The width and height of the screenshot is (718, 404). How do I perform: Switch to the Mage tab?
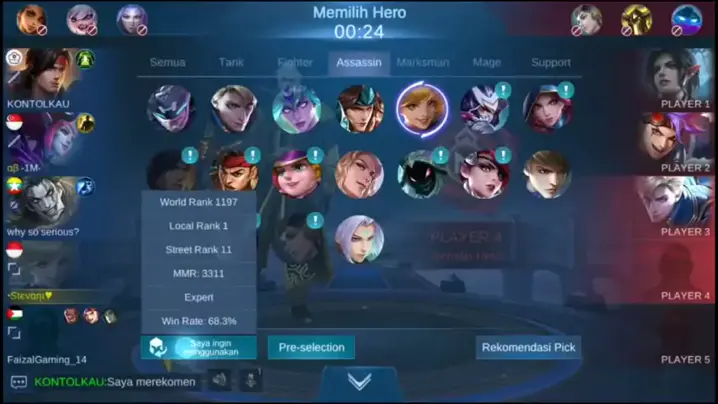[487, 63]
